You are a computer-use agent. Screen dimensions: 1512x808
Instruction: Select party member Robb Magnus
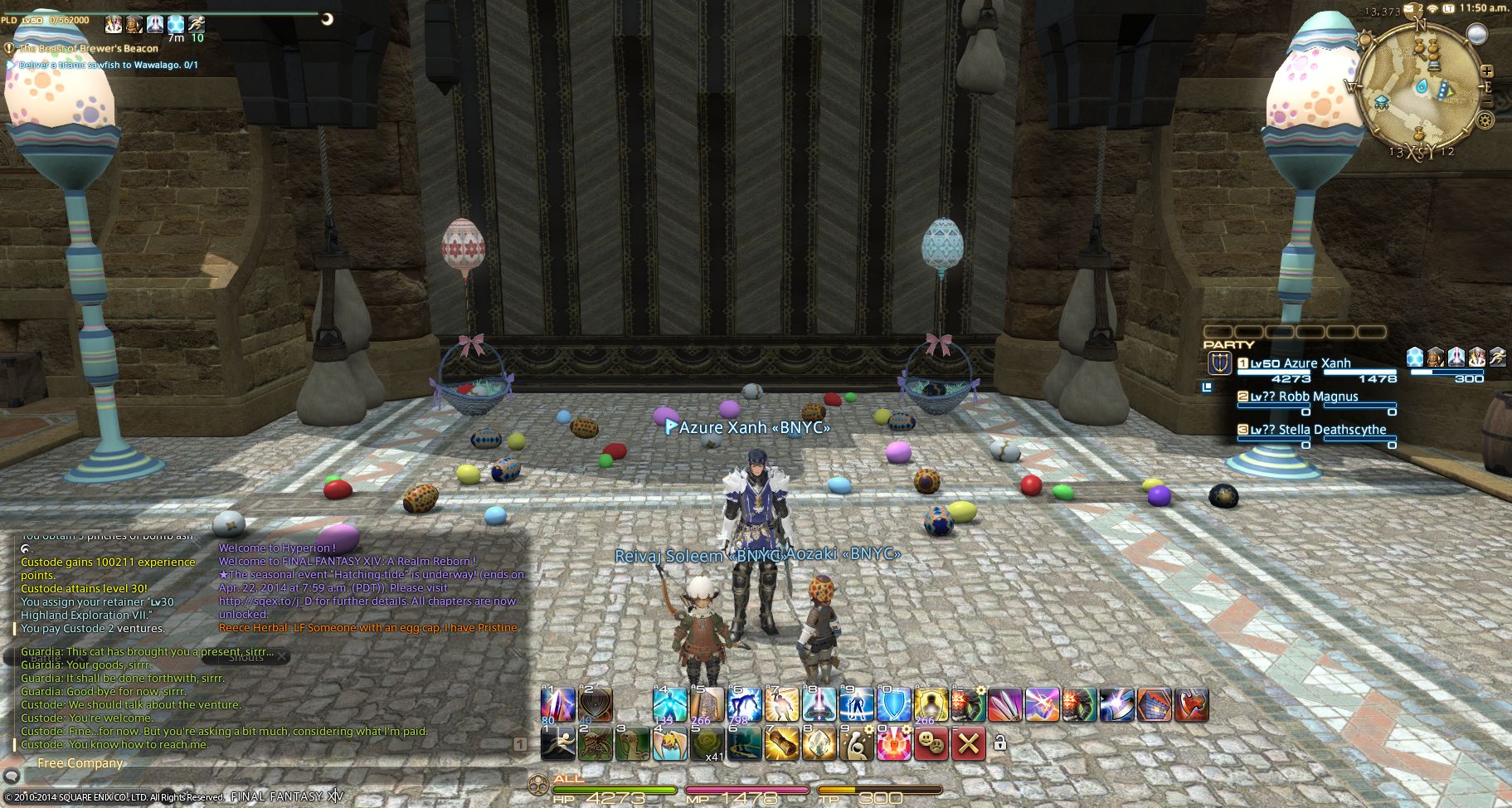(1318, 397)
